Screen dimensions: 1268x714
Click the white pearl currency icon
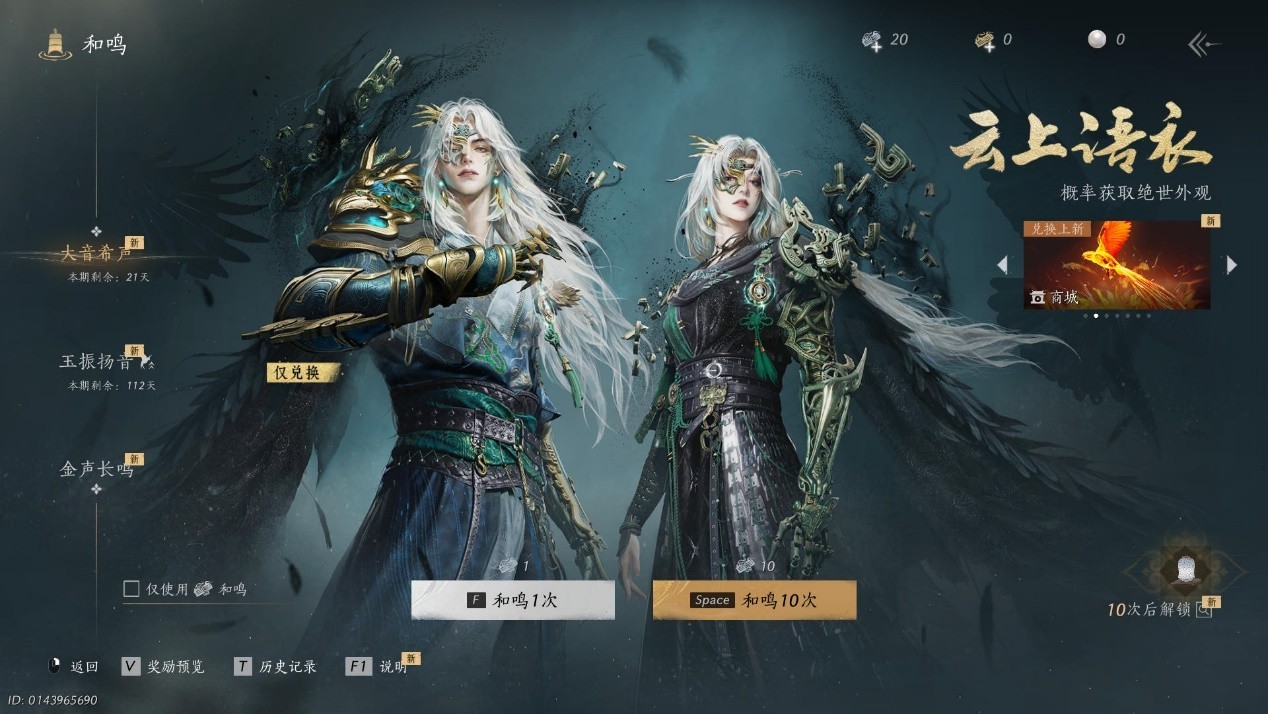click(x=1096, y=40)
